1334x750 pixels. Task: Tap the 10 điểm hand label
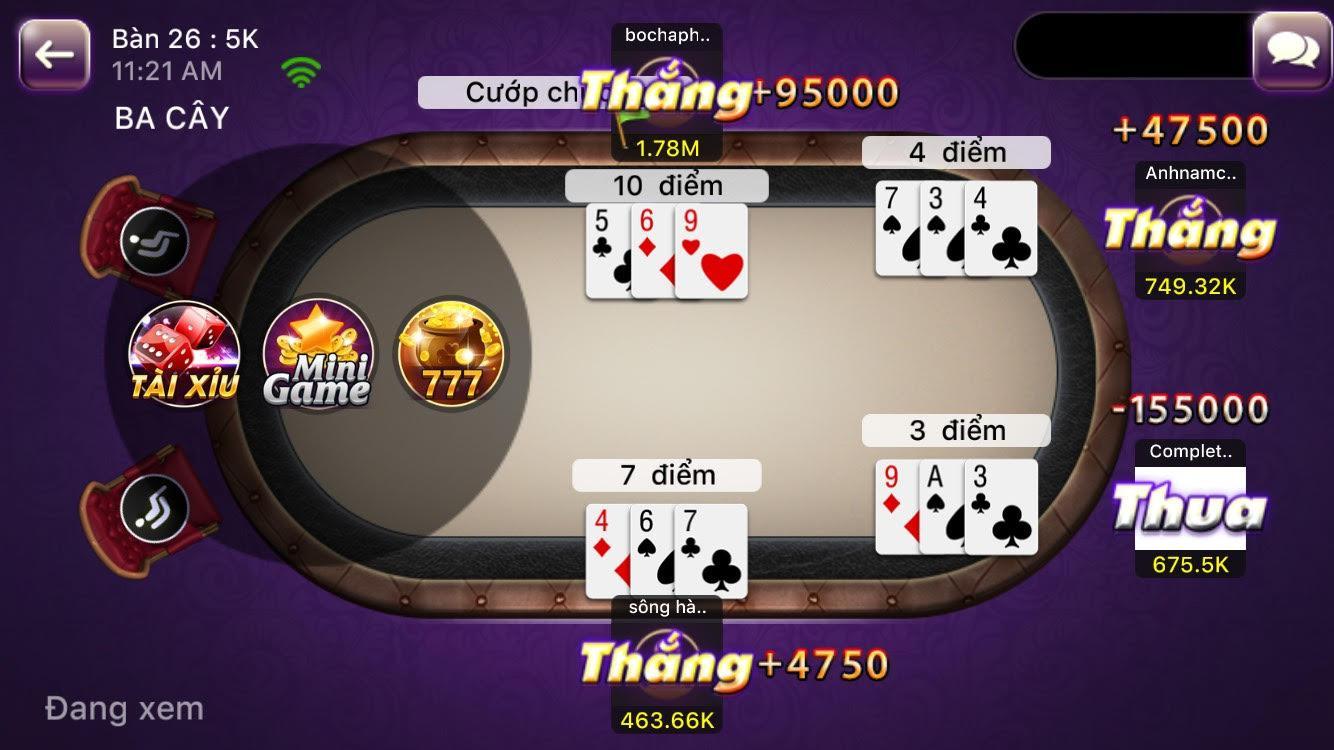pyautogui.click(x=666, y=184)
